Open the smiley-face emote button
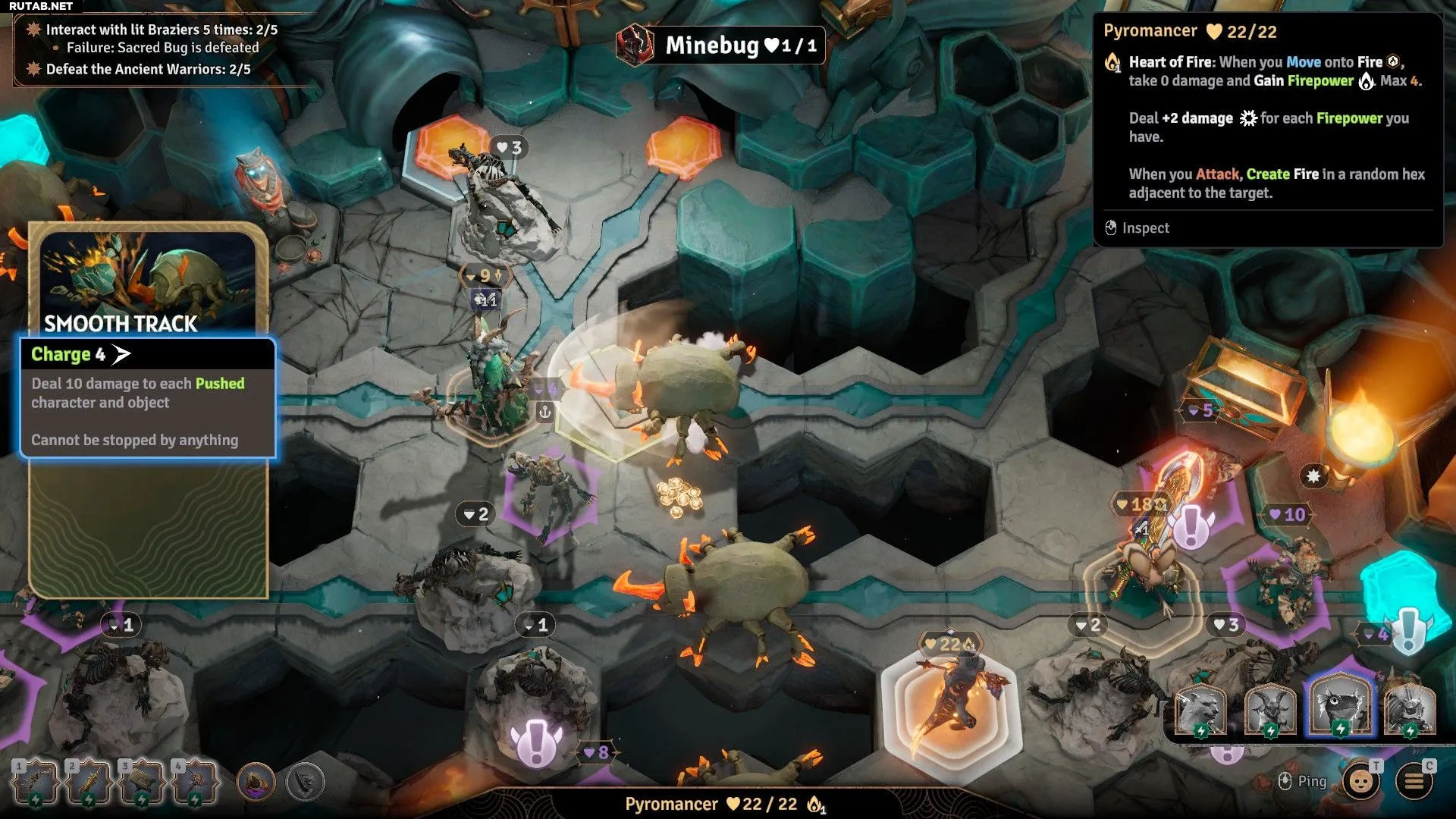Viewport: 1456px width, 819px height. [x=1360, y=781]
